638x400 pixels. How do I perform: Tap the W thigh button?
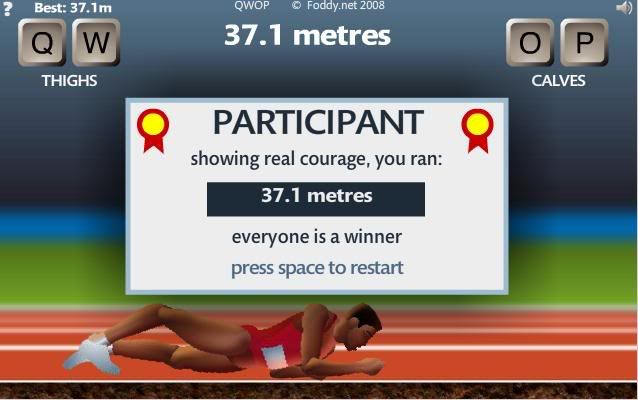(95, 43)
